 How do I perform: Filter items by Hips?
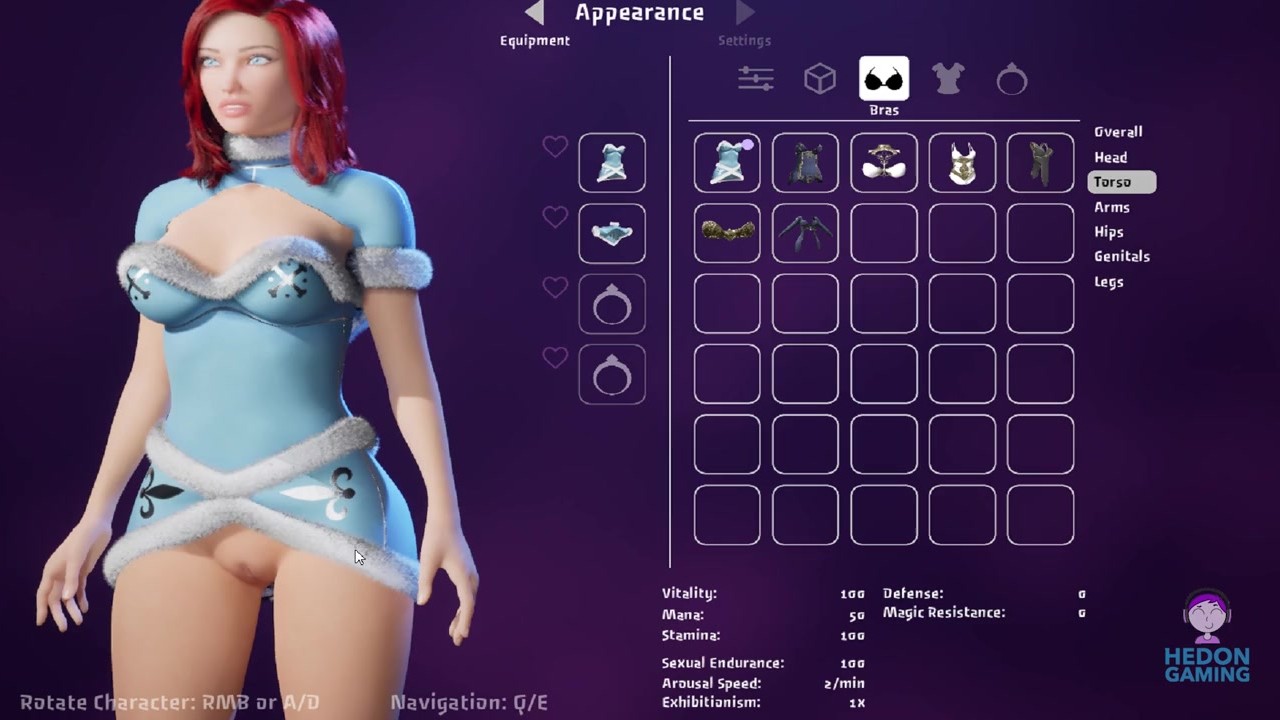[1108, 232]
